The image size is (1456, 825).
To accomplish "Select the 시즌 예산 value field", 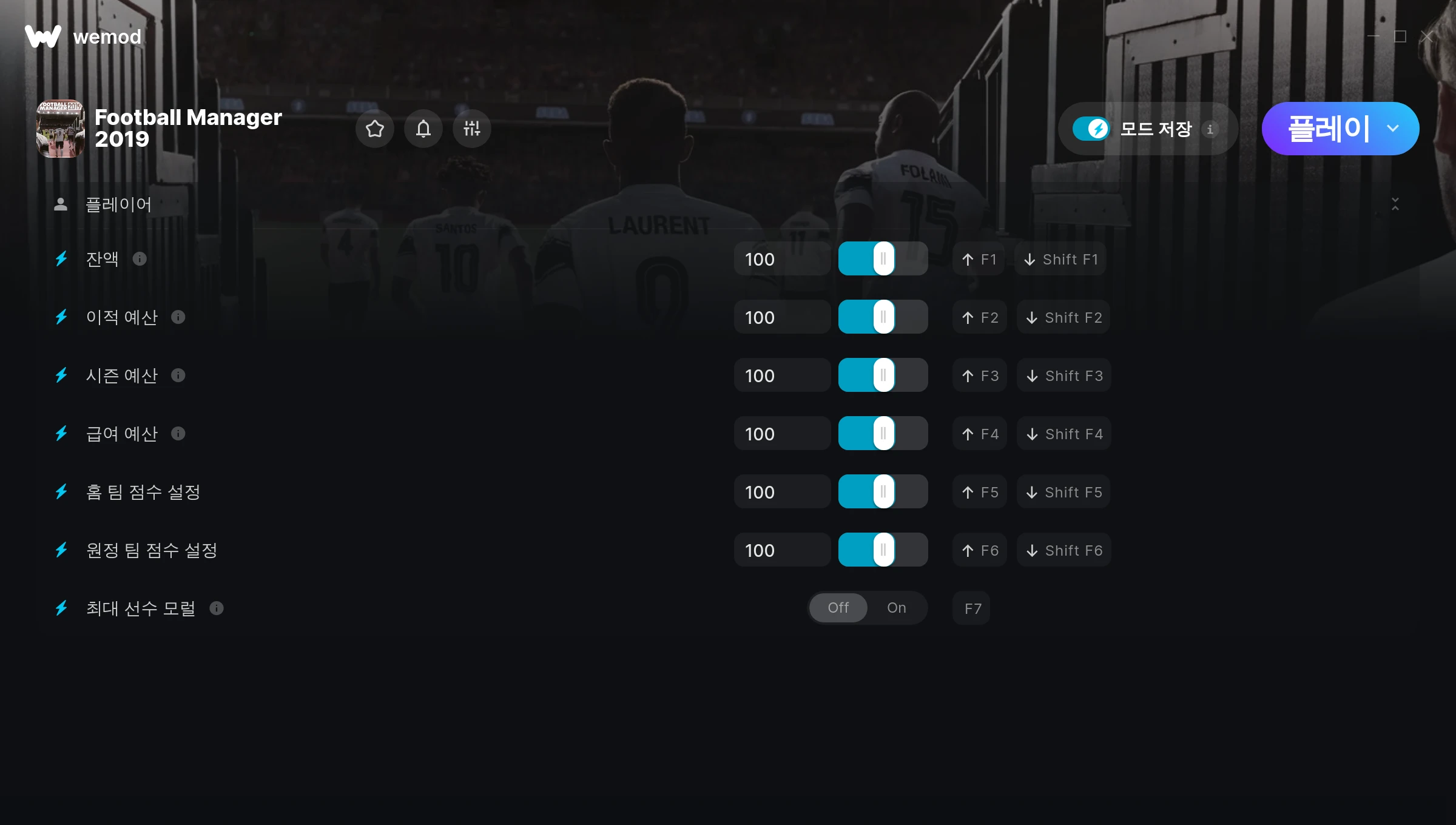I will pos(781,375).
